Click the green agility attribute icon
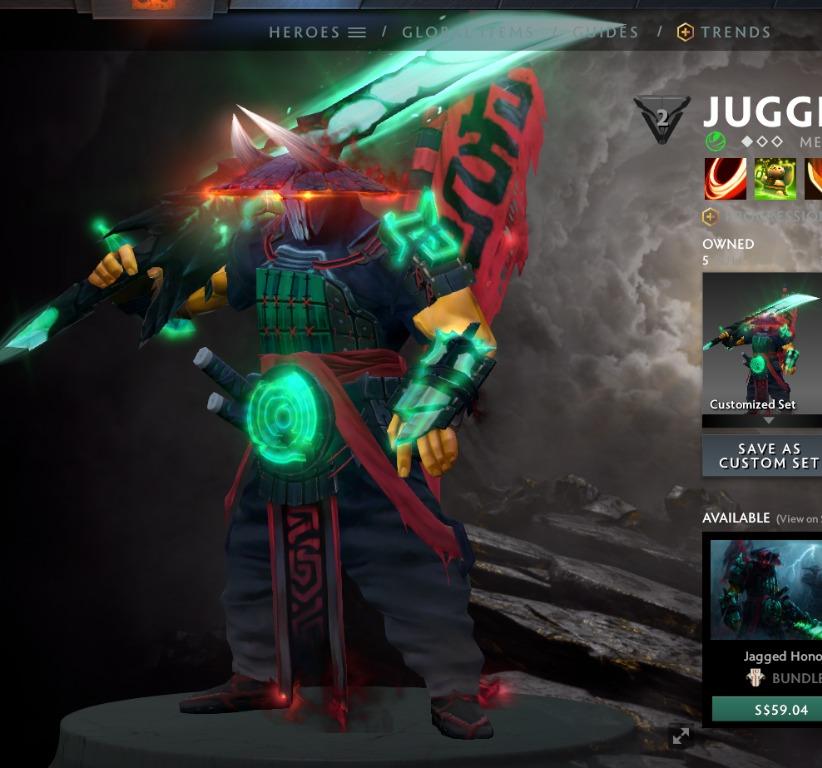 714,141
